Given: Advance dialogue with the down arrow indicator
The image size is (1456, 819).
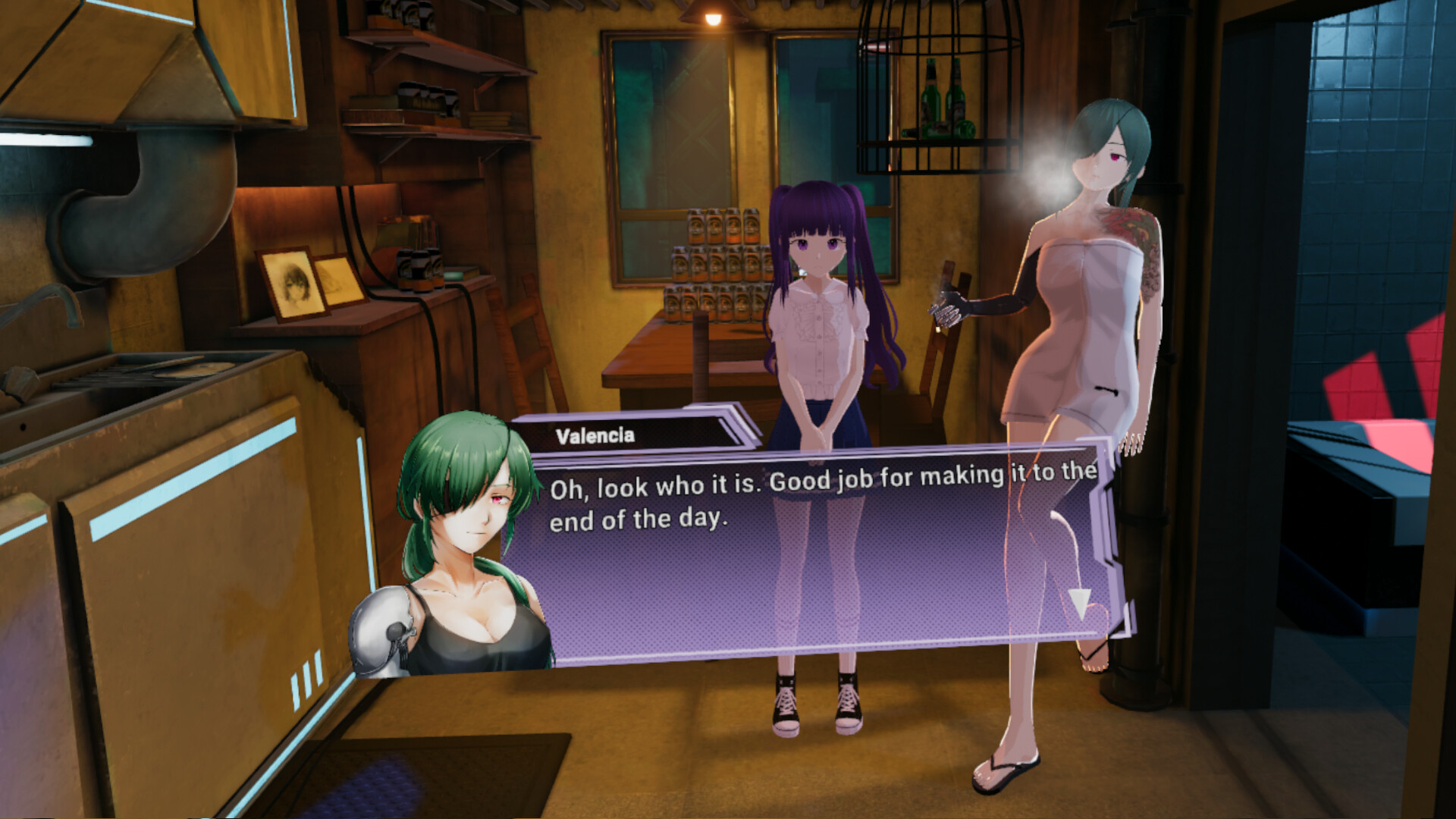Looking at the screenshot, I should click(x=1079, y=602).
